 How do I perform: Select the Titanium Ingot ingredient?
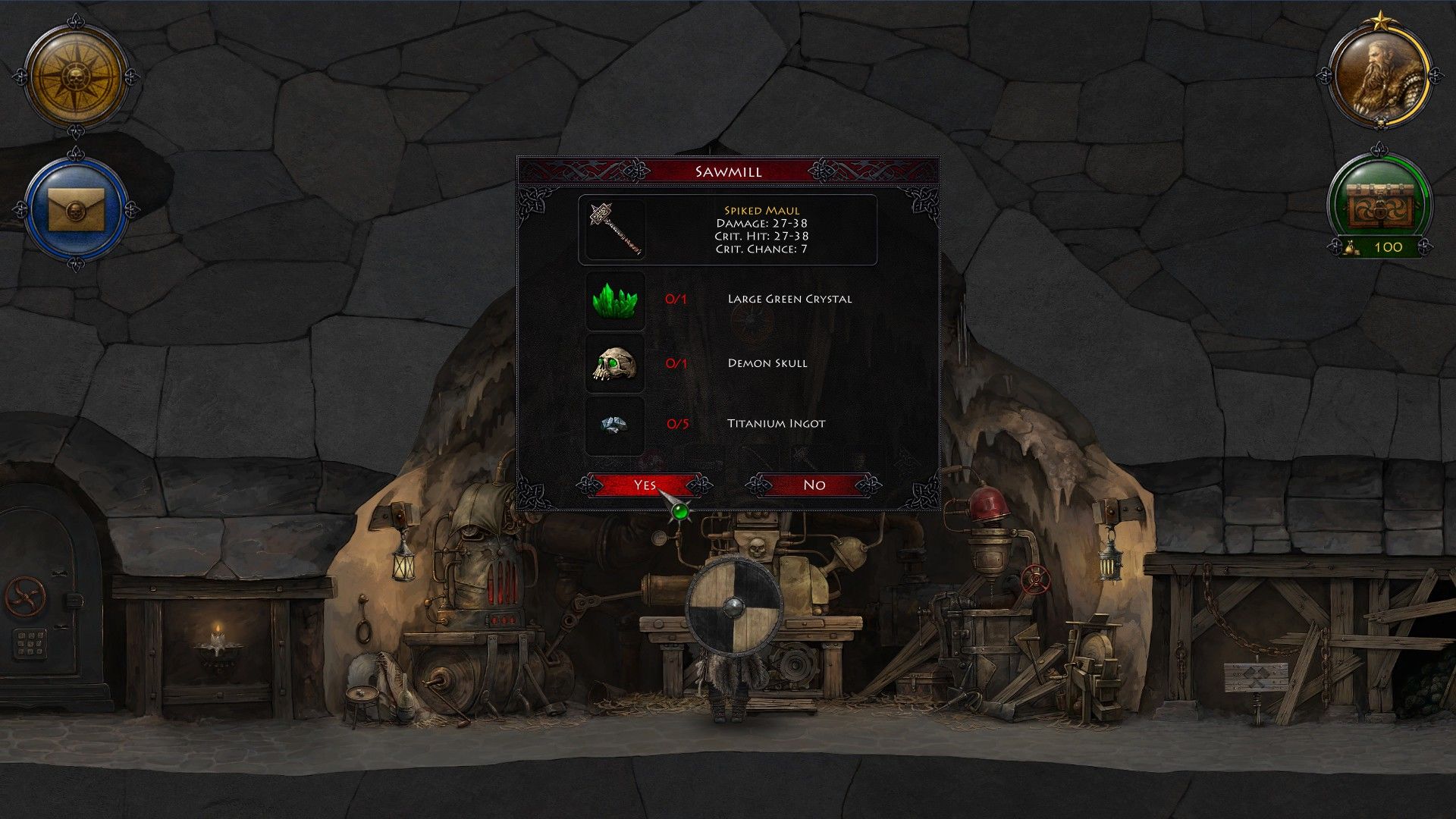615,425
